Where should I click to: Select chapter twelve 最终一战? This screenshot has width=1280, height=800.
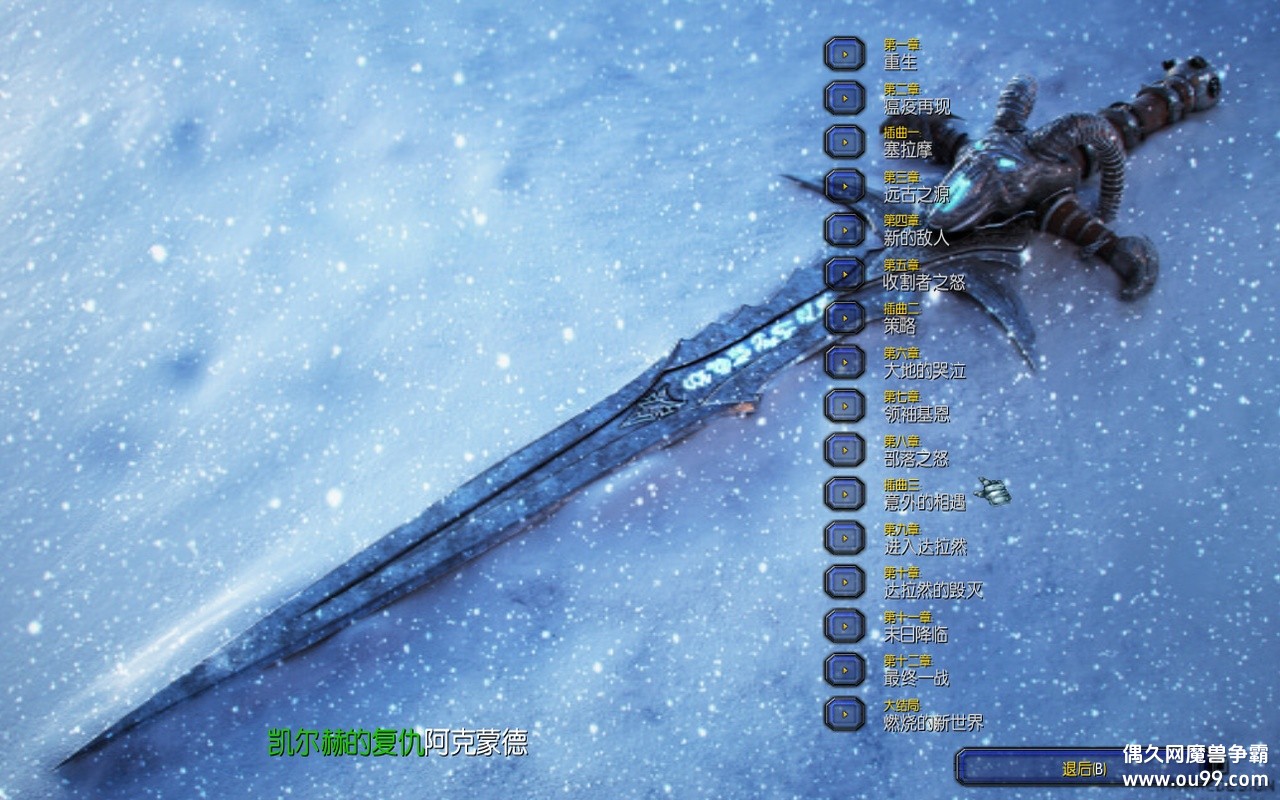coord(845,669)
